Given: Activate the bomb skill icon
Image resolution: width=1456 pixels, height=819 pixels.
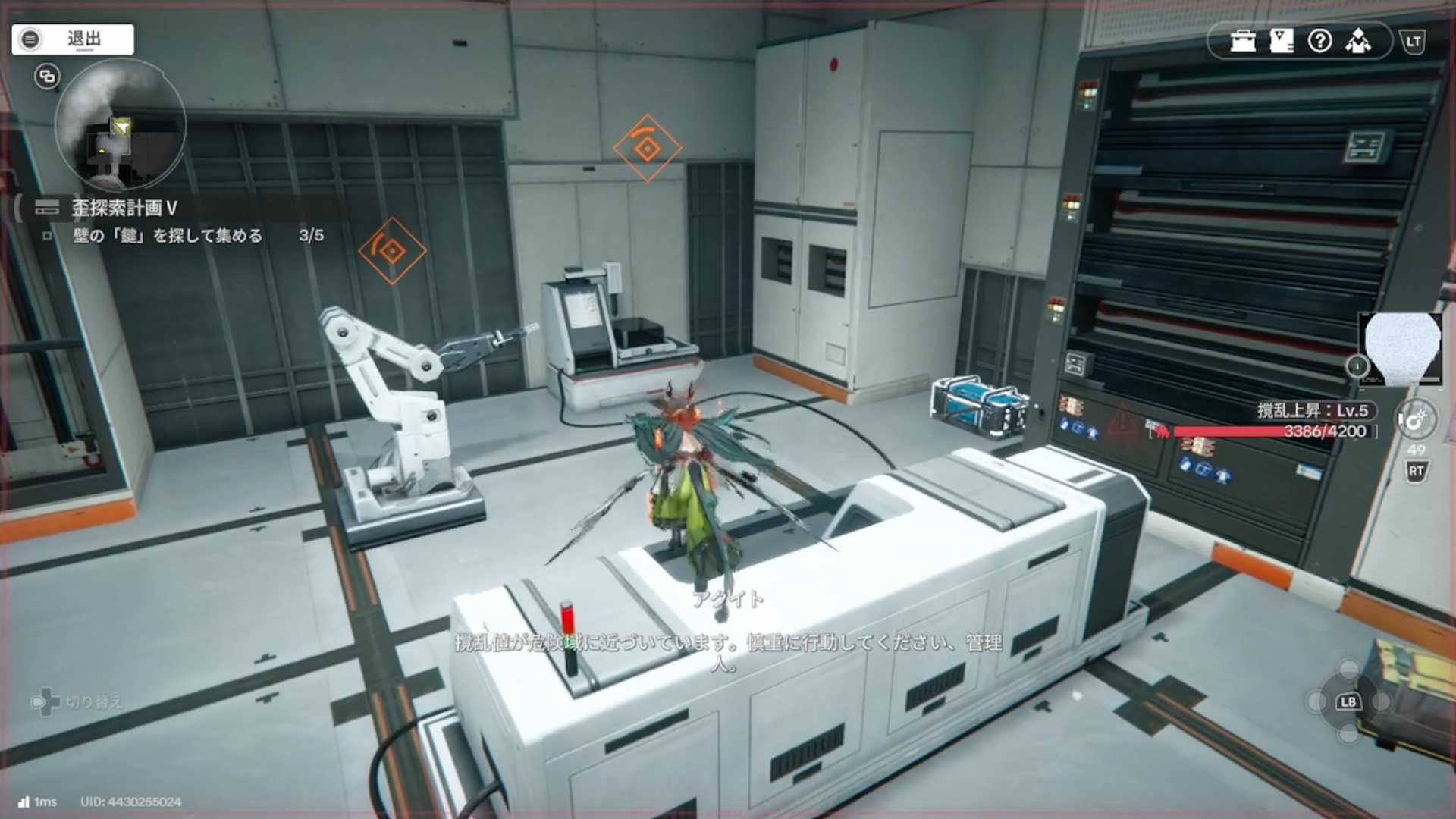Looking at the screenshot, I should pos(1415,419).
